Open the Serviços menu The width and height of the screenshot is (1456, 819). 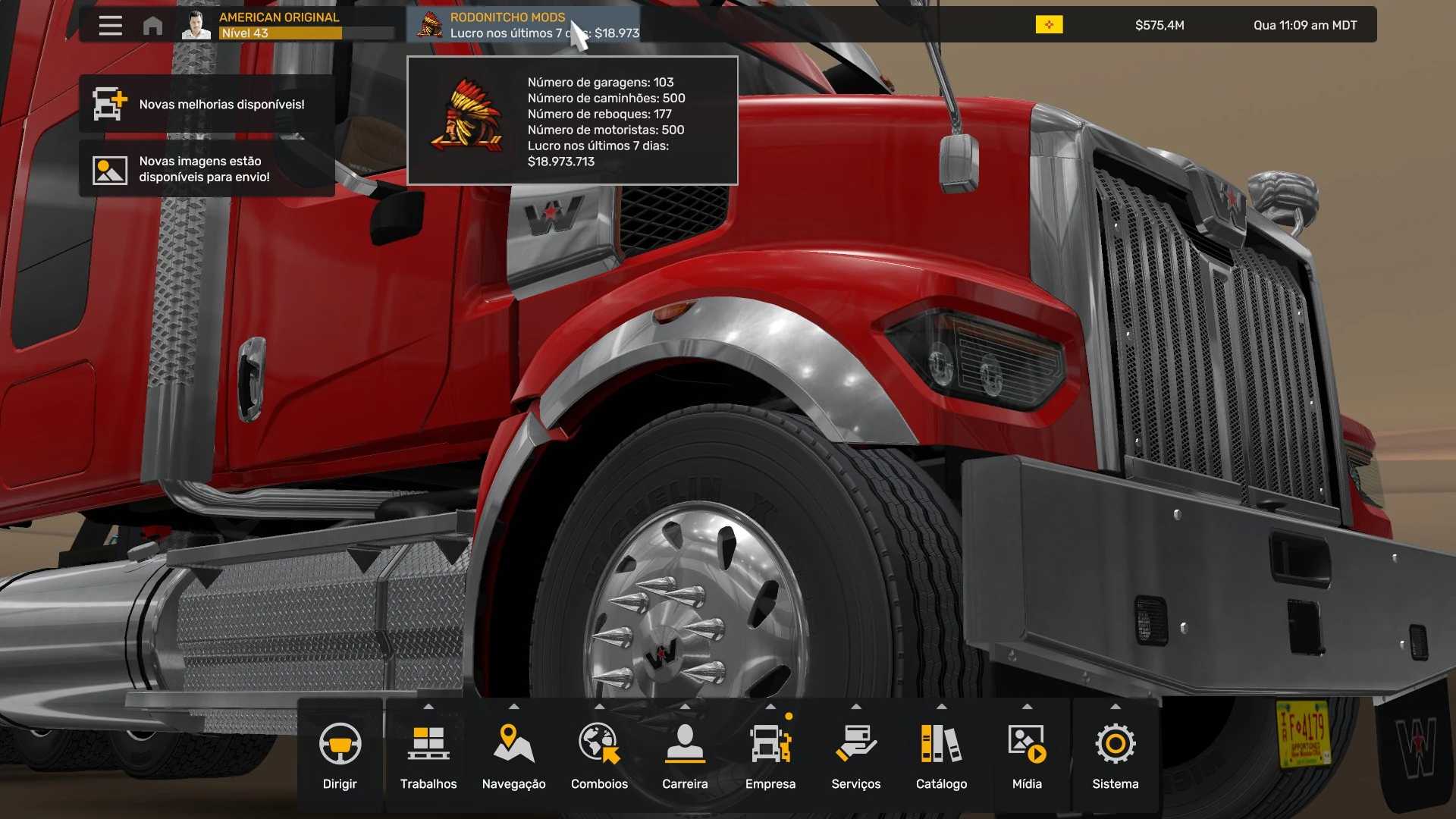[856, 755]
